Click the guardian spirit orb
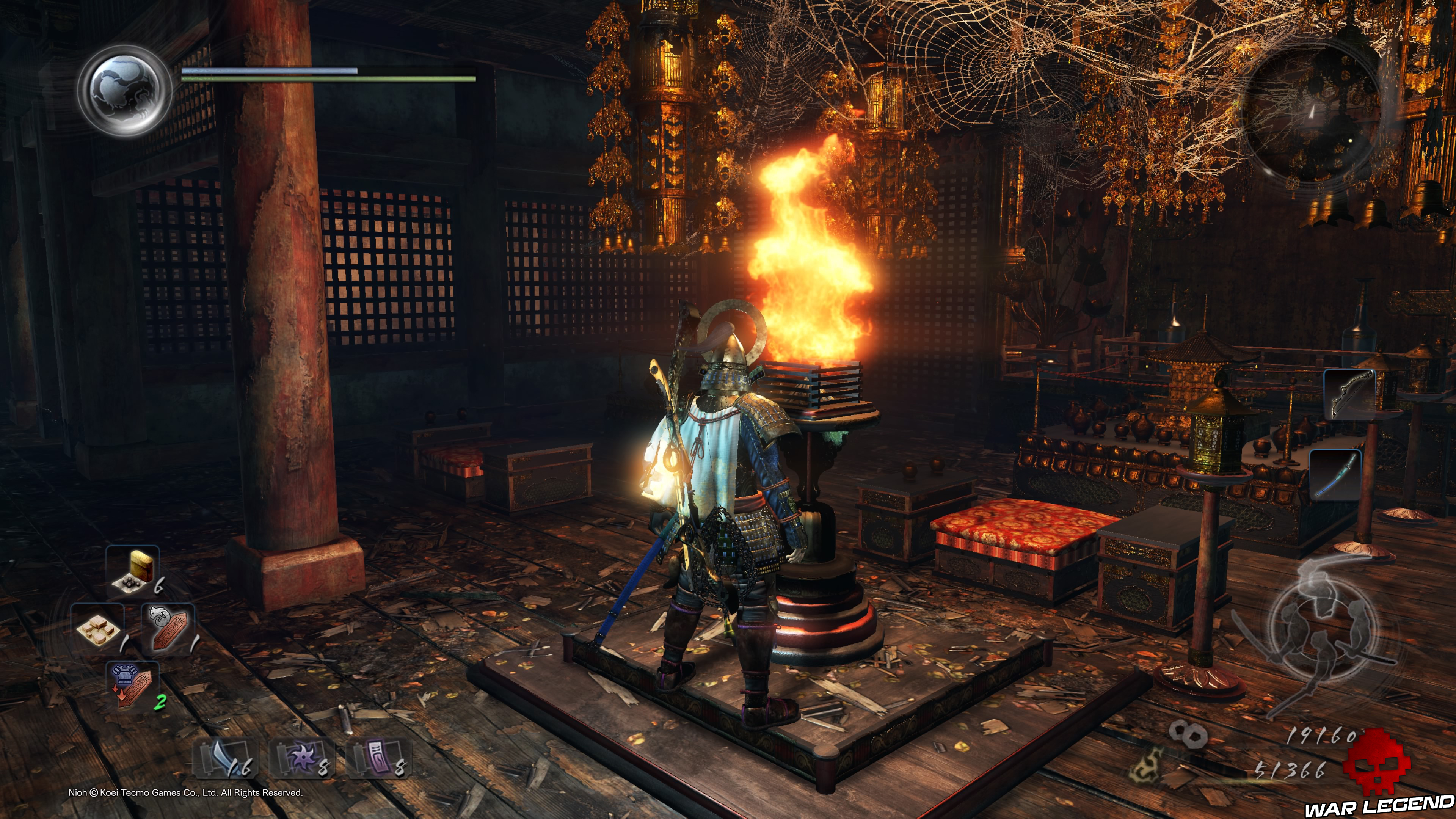Screen dimensions: 1456x819 124,91
